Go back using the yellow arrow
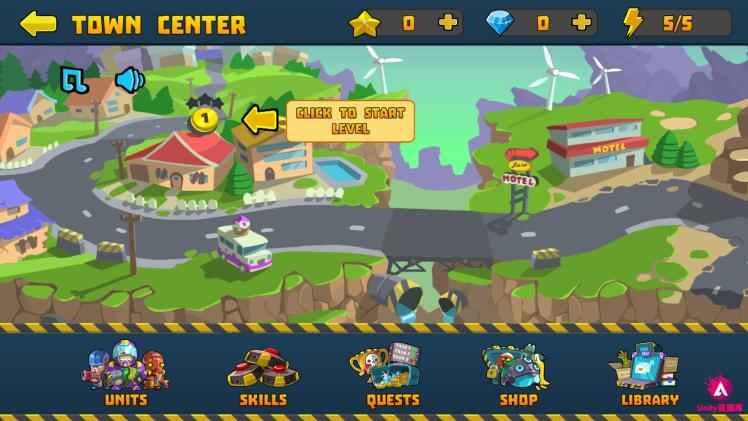The width and height of the screenshot is (748, 421). [x=38, y=23]
